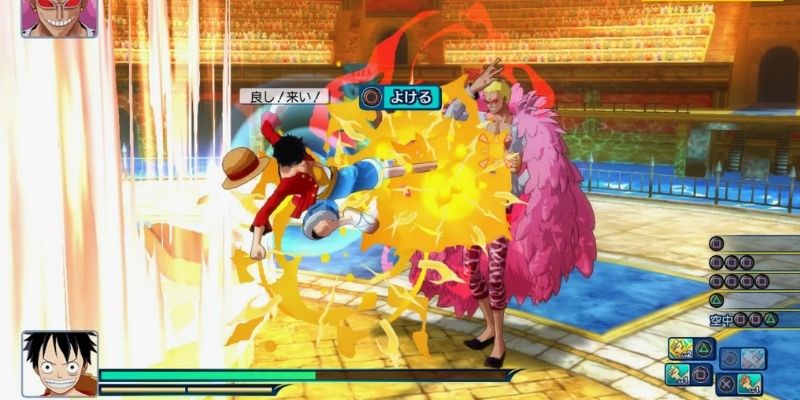Viewport: 800px width, 400px height.
Task: Trigger the teal skill icon beside the square glyph
Action: coord(677,373)
